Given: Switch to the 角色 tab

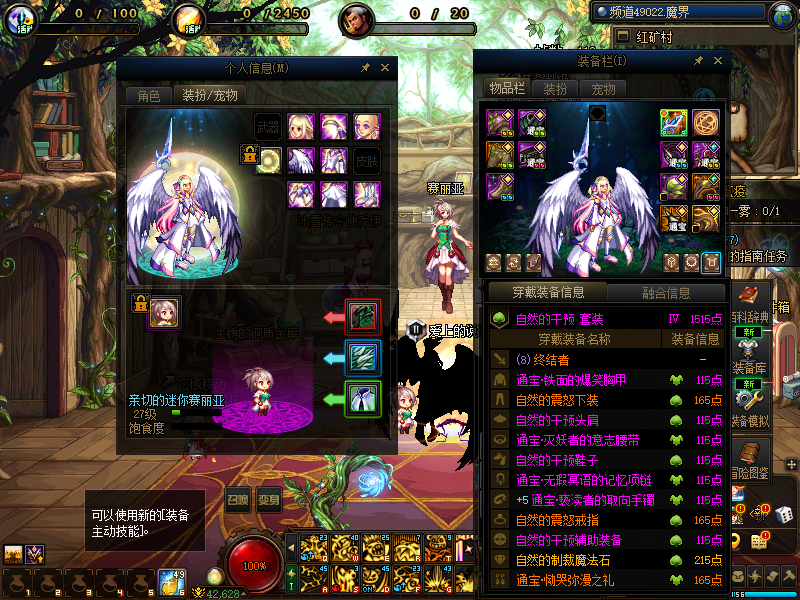Looking at the screenshot, I should 148,96.
